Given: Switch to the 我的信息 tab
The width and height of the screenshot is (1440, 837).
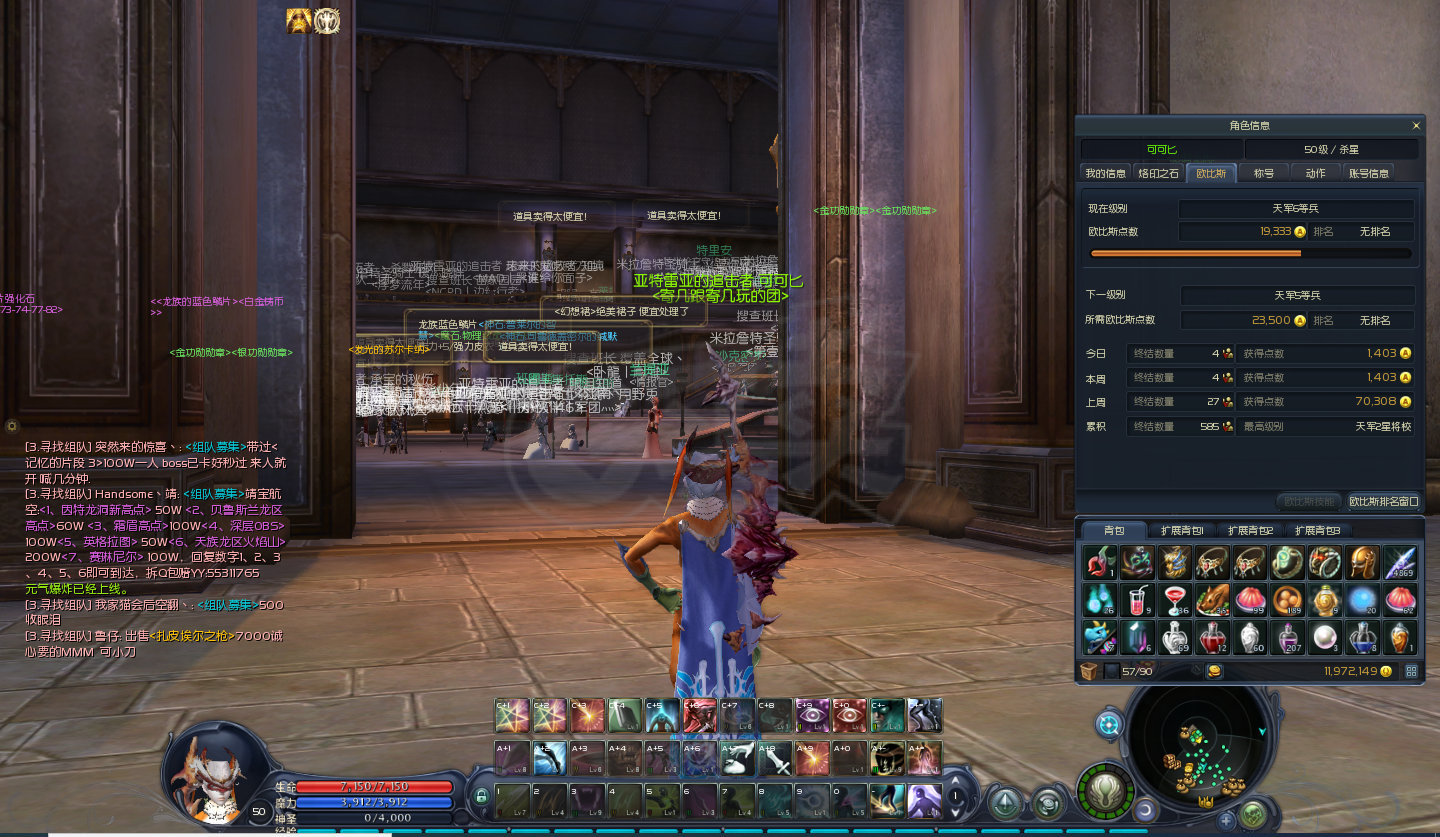Looking at the screenshot, I should pyautogui.click(x=1106, y=173).
